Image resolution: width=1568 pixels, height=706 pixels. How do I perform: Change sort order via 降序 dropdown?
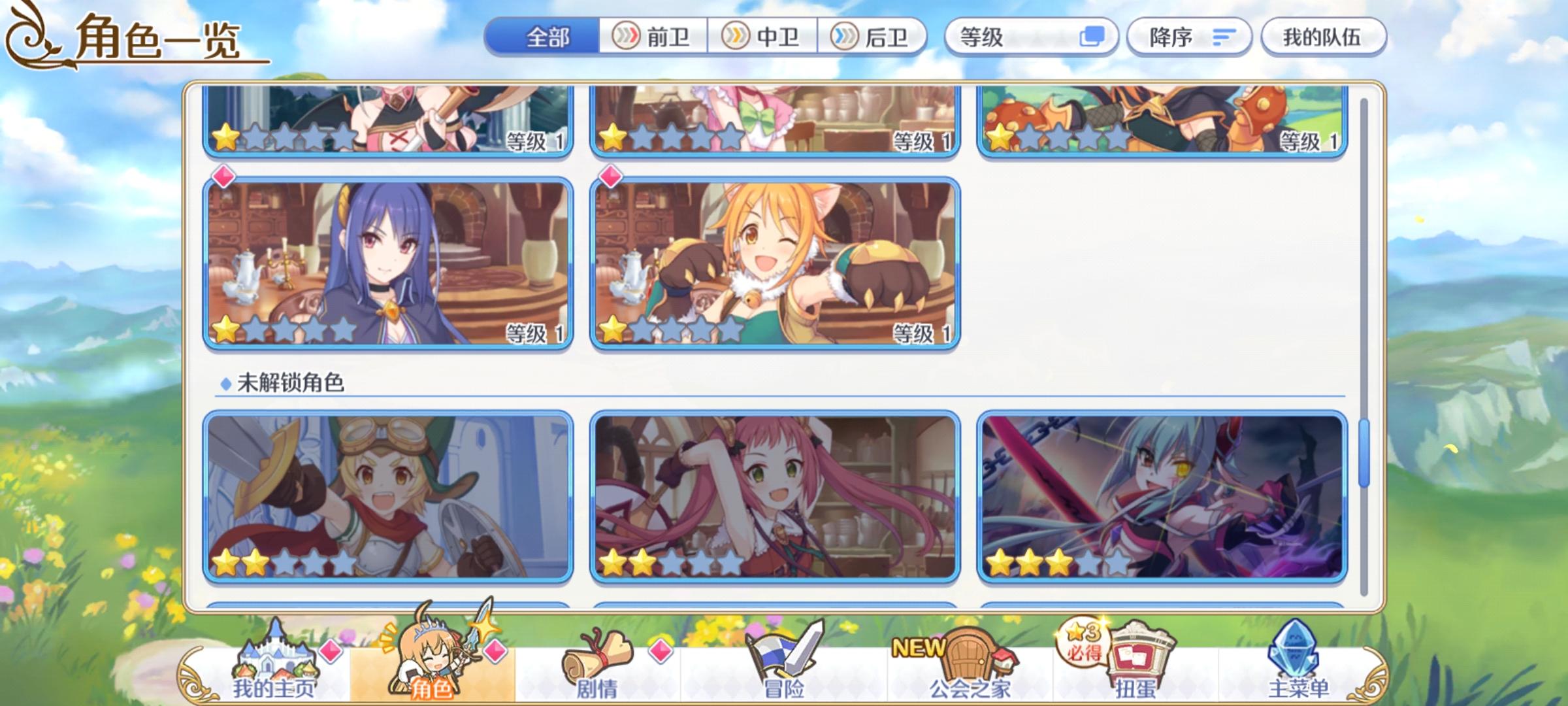[x=1189, y=38]
